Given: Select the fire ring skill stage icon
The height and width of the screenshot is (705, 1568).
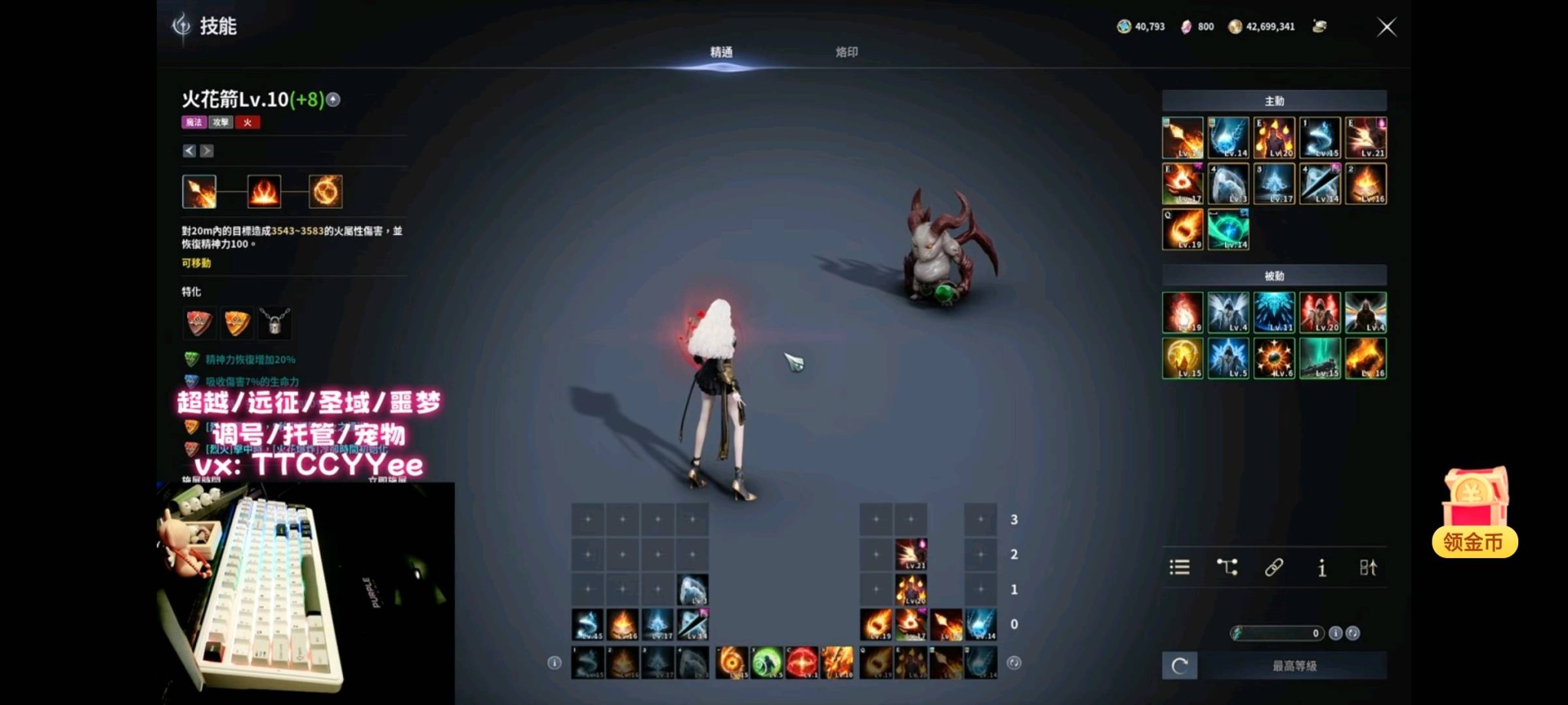Looking at the screenshot, I should [325, 191].
